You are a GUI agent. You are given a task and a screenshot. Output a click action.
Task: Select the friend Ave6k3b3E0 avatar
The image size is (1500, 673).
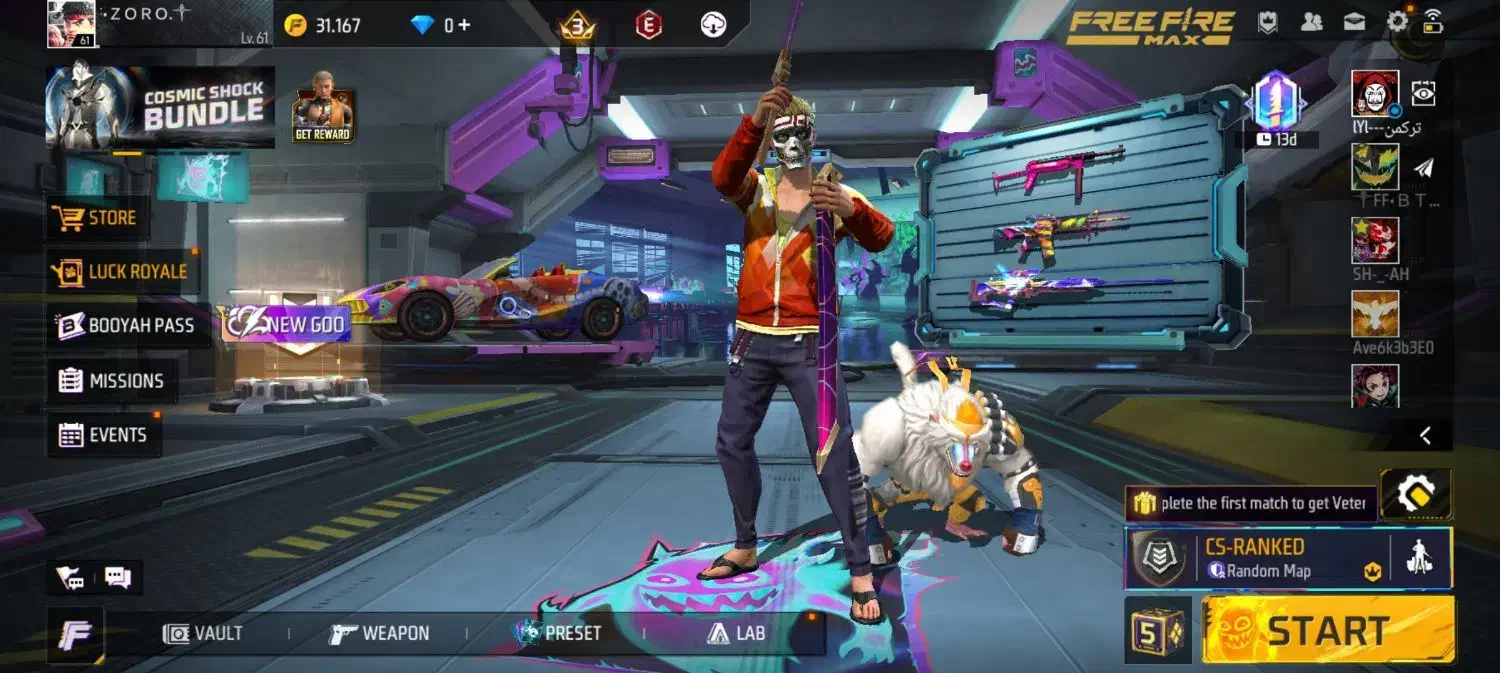click(x=1375, y=314)
